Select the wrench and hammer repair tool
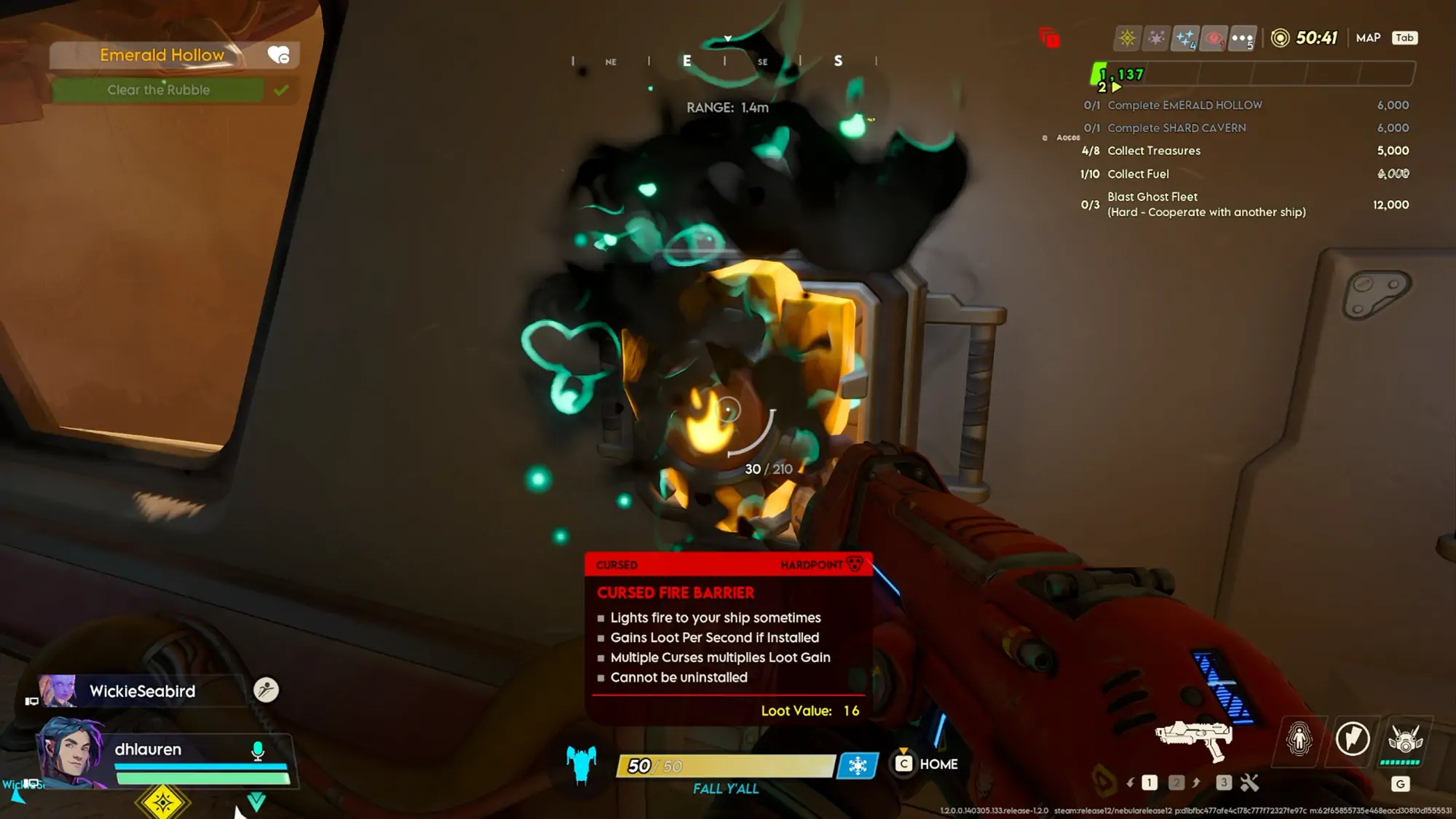This screenshot has width=1456, height=819. 1249,783
